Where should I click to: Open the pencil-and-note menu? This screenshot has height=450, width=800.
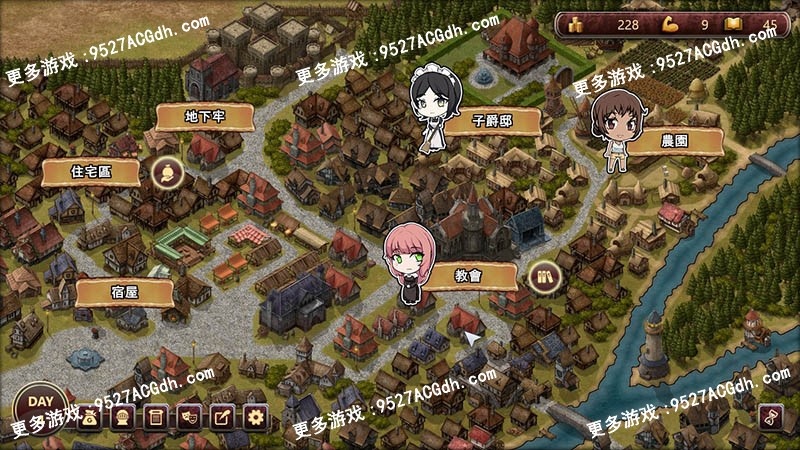tap(221, 418)
